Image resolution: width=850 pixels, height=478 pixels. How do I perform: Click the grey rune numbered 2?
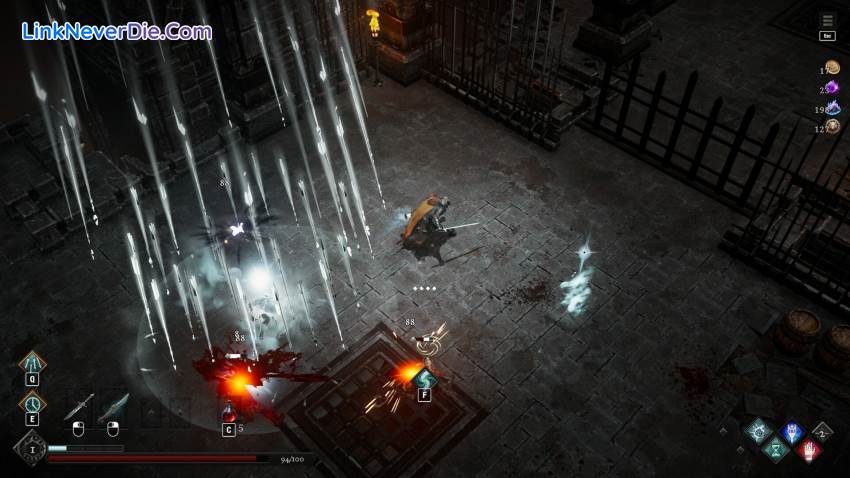coord(822,432)
